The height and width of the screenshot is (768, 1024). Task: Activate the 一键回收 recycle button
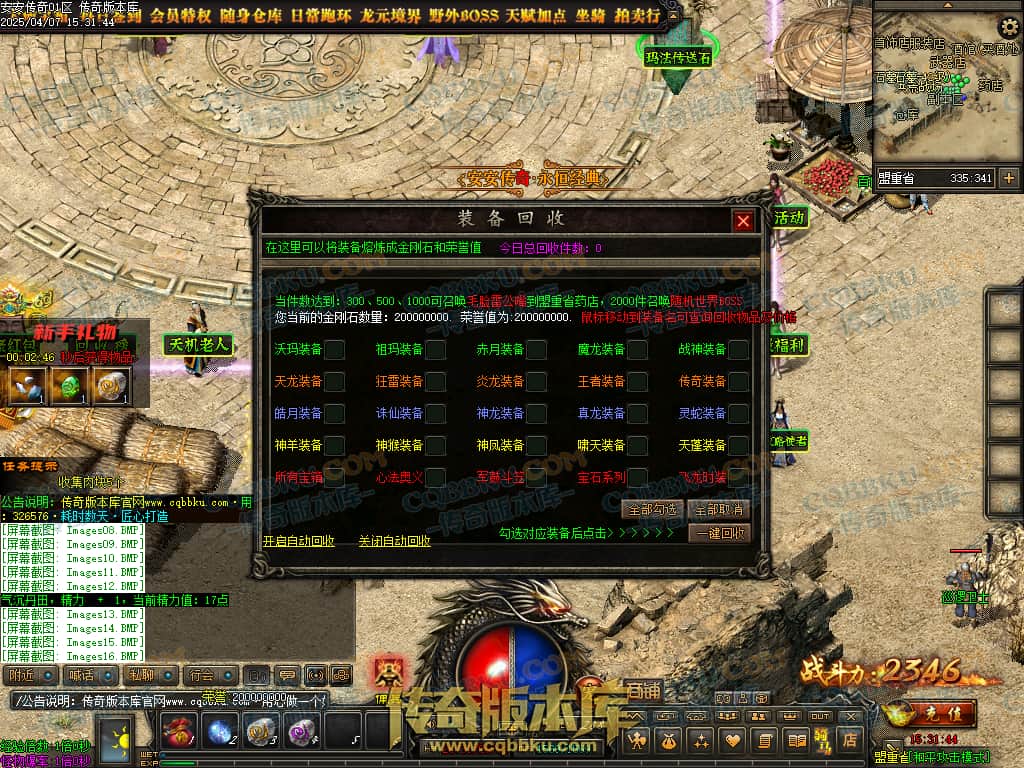(720, 534)
